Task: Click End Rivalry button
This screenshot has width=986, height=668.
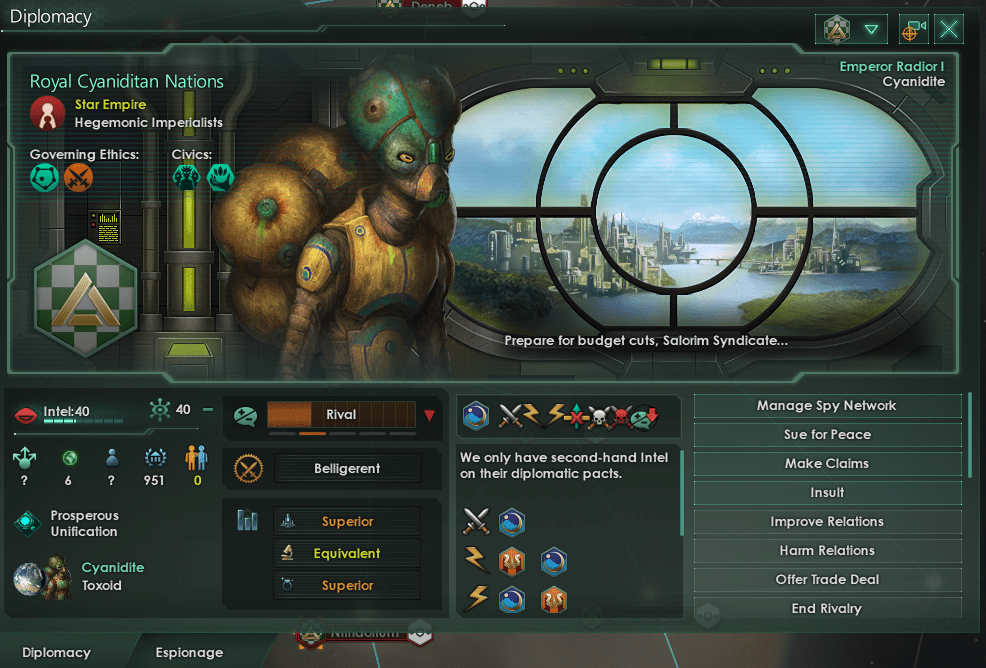Action: point(826,609)
